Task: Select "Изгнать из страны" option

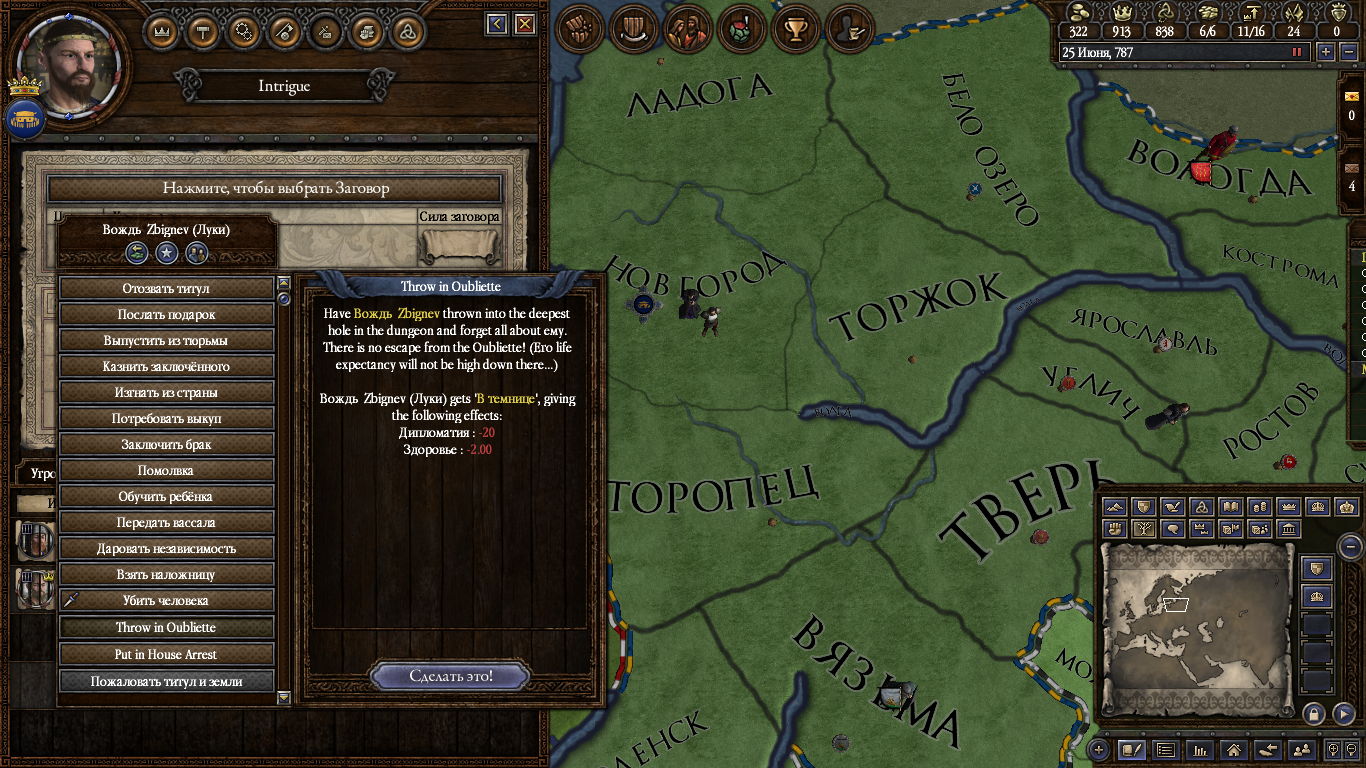Action: [166, 392]
